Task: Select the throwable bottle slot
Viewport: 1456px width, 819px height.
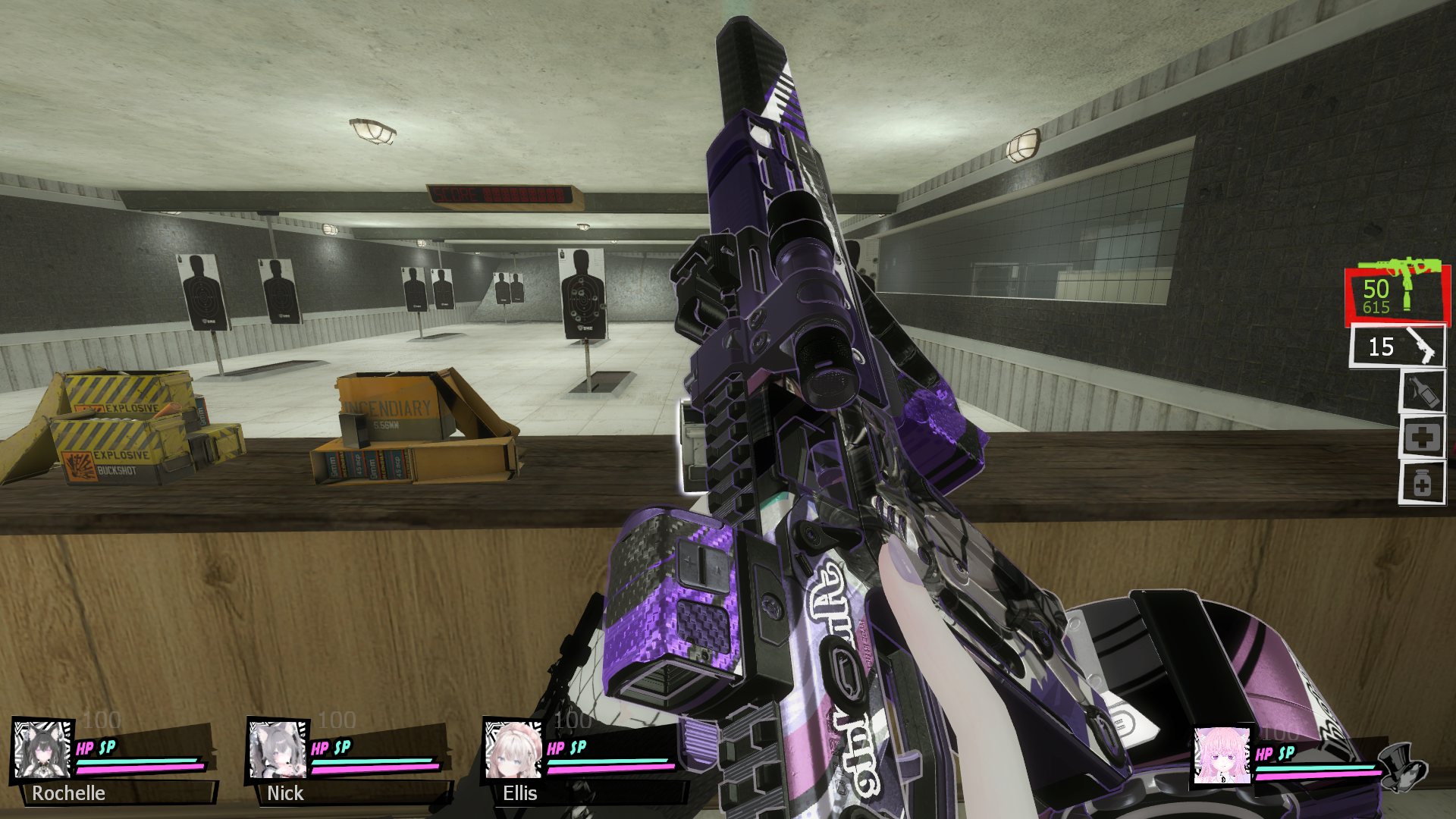Action: (1422, 391)
